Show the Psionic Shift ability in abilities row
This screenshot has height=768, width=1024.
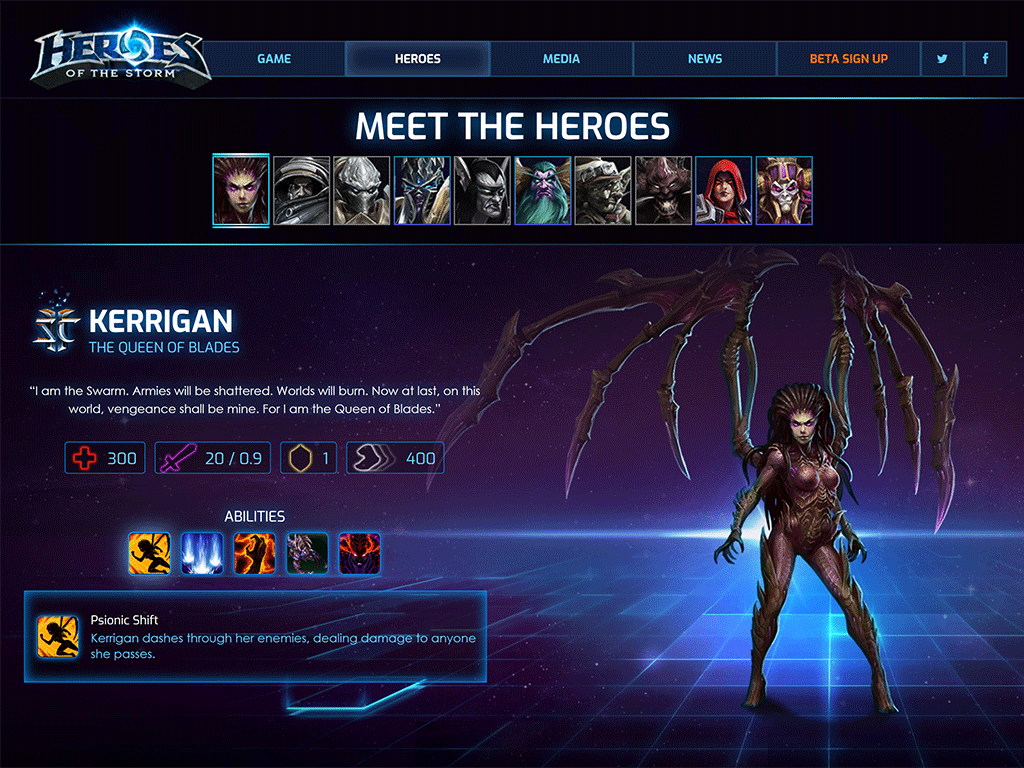(149, 553)
